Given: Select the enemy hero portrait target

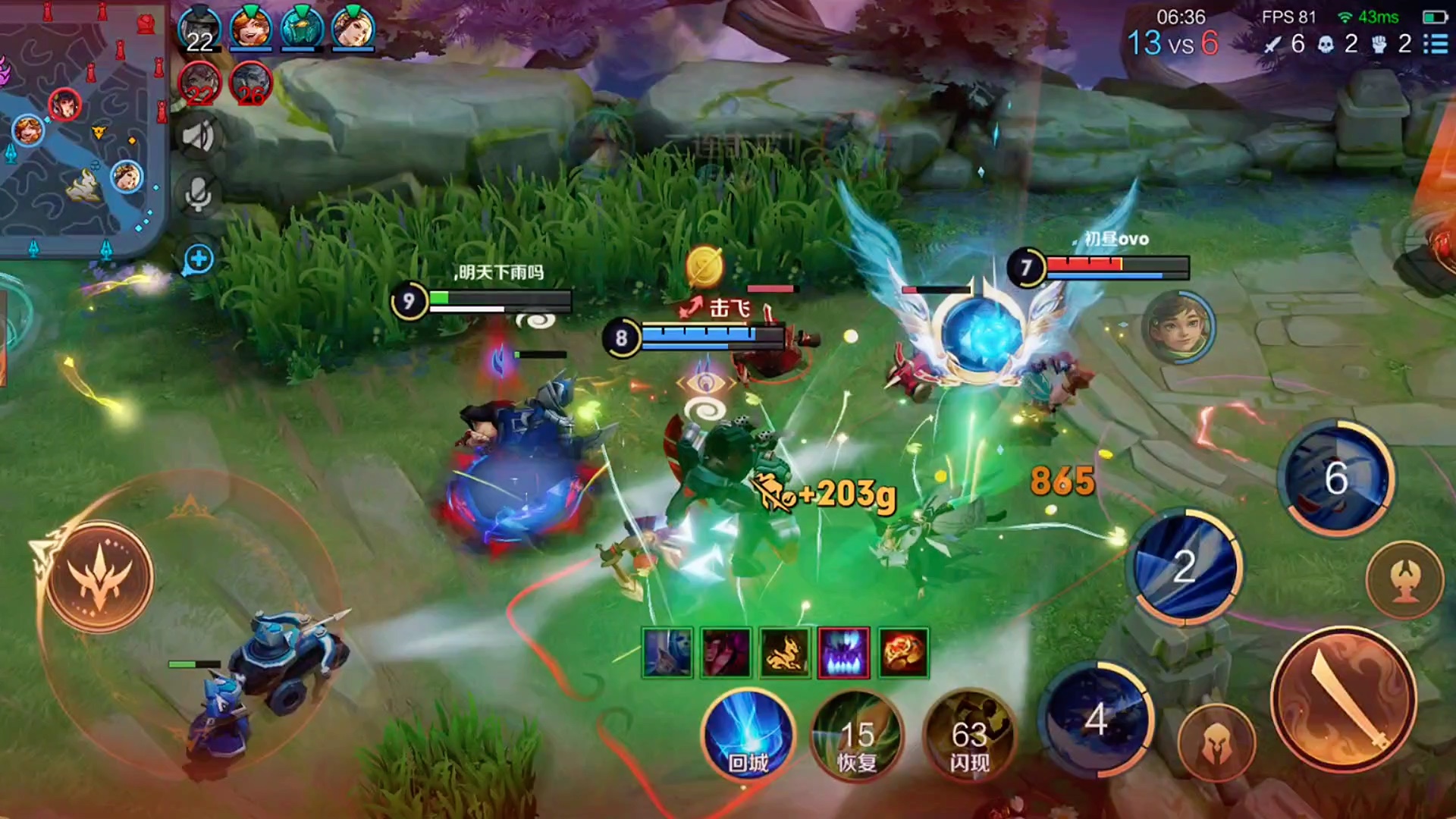Looking at the screenshot, I should tap(1178, 327).
